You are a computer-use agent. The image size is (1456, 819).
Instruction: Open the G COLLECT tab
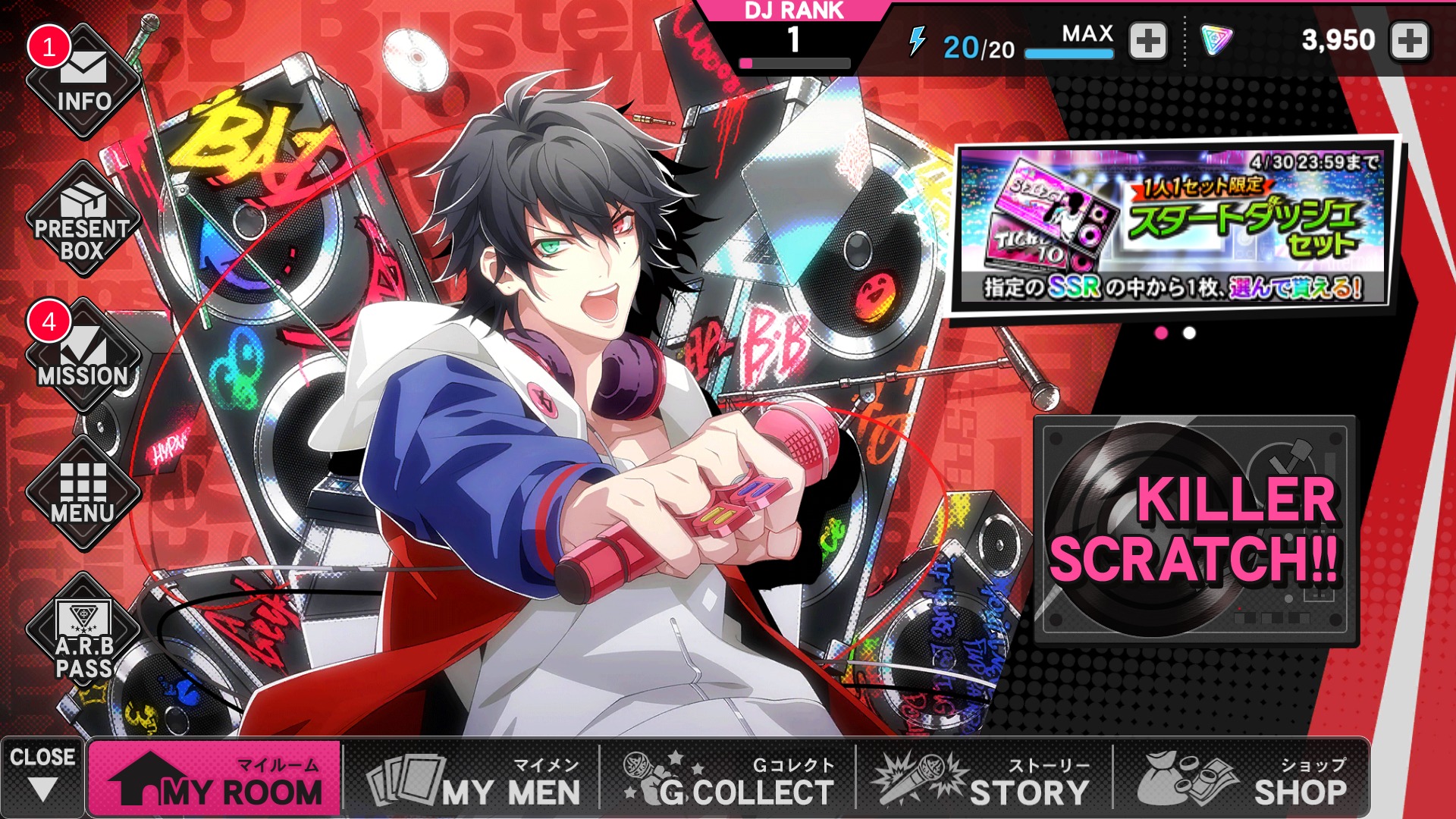[729, 779]
